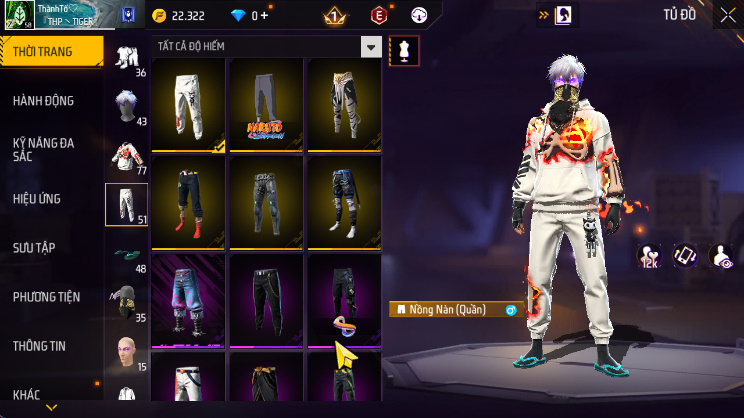Open the HÀNH ĐỘNG menu section
The height and width of the screenshot is (418, 744).
44,101
